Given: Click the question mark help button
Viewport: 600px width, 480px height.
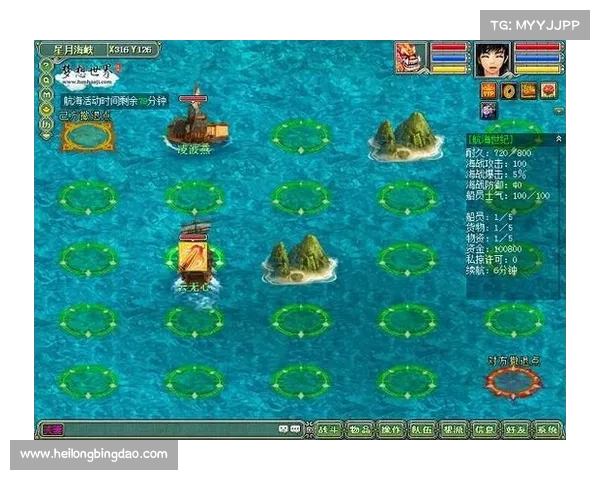Looking at the screenshot, I should pos(46,64).
